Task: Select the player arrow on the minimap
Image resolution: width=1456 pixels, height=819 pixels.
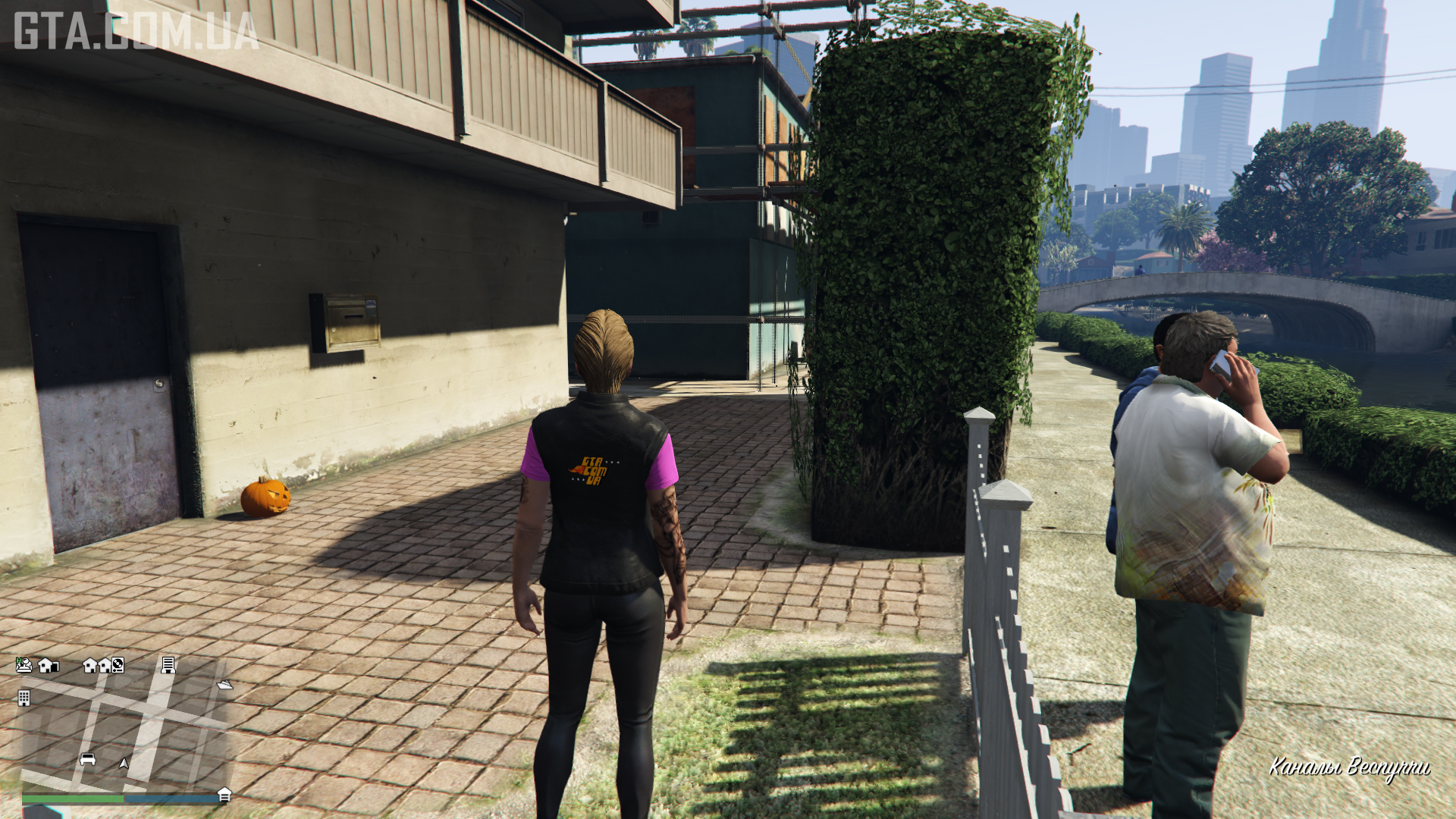Action: [124, 763]
